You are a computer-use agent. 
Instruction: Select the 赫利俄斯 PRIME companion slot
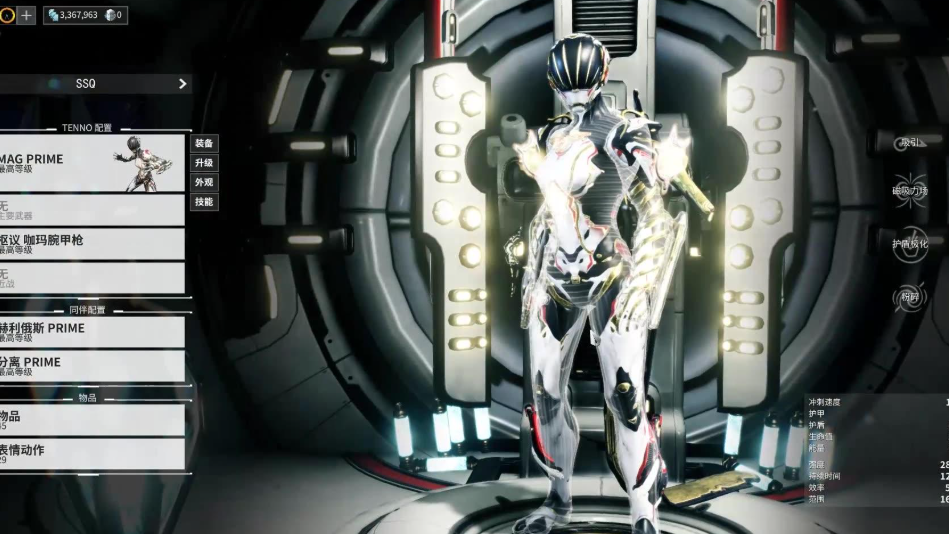tap(92, 332)
